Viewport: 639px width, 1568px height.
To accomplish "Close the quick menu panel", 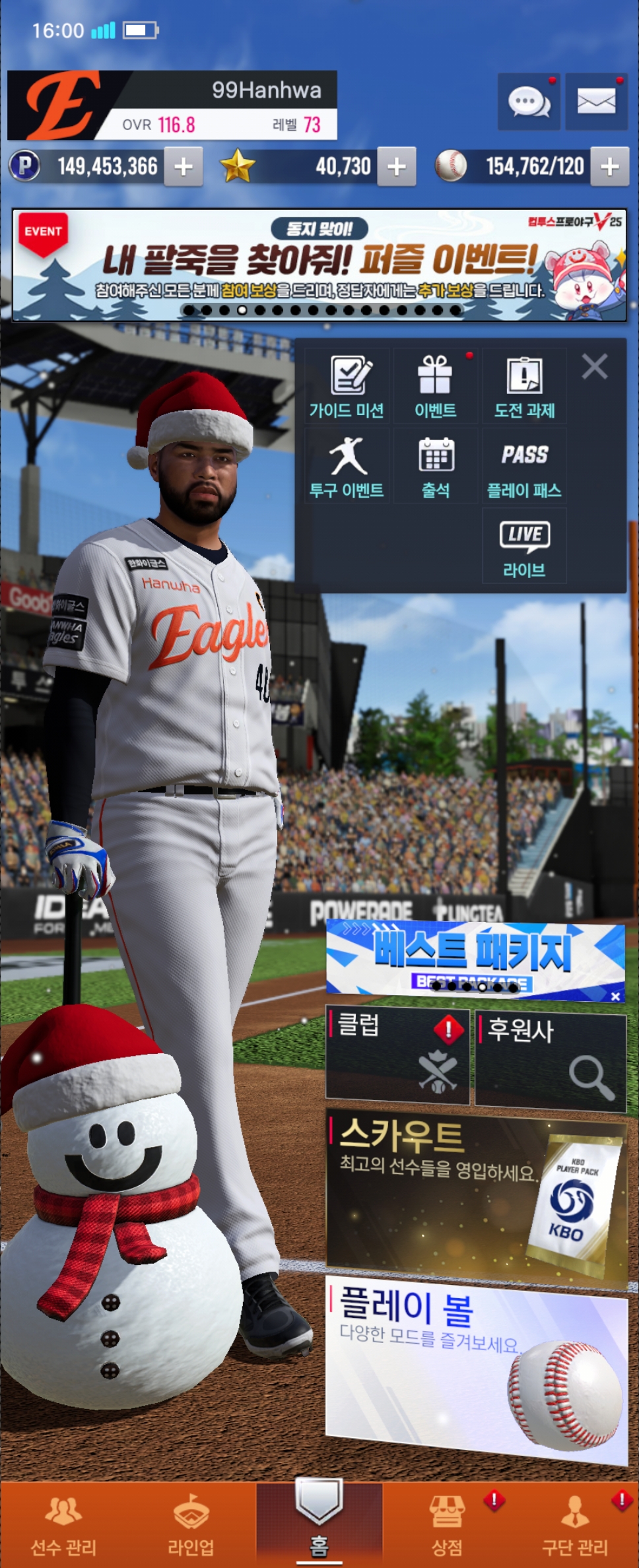I will 595,366.
